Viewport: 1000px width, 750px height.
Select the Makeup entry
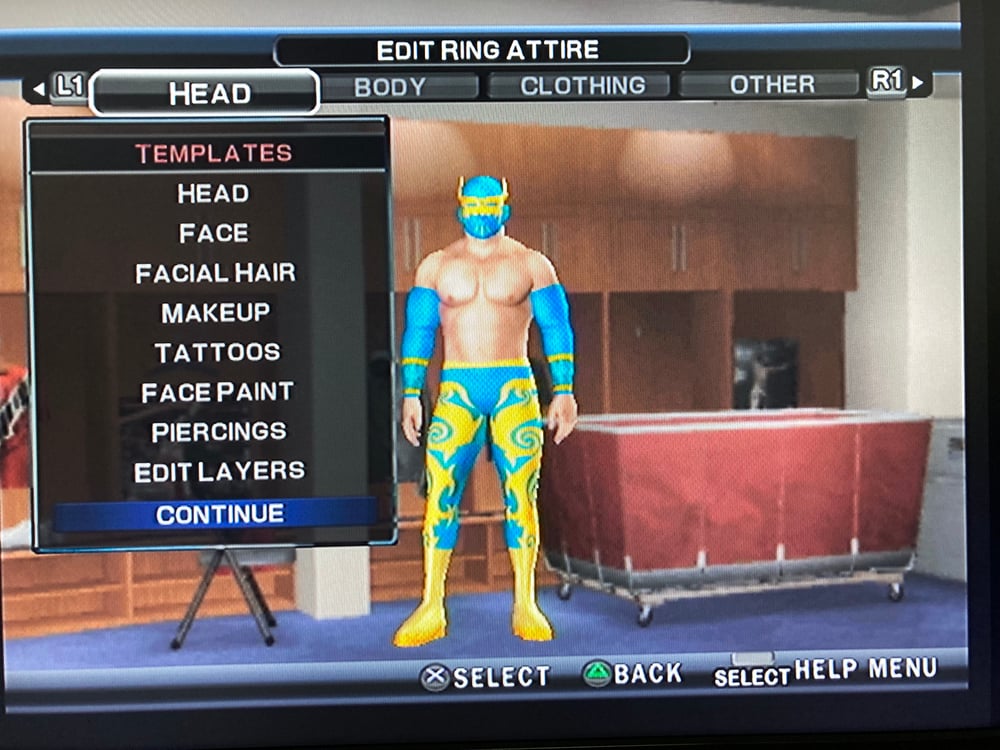pos(215,312)
